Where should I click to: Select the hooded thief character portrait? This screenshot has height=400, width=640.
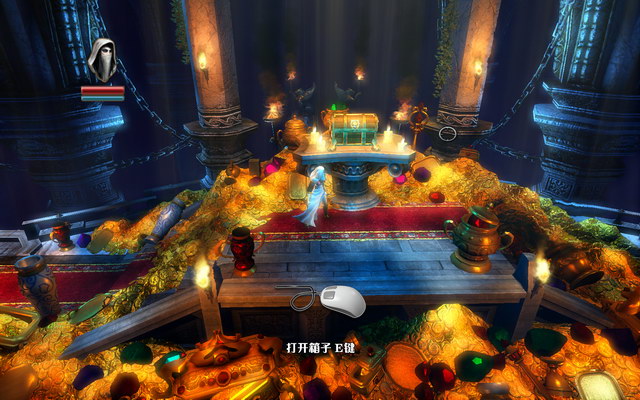103,60
